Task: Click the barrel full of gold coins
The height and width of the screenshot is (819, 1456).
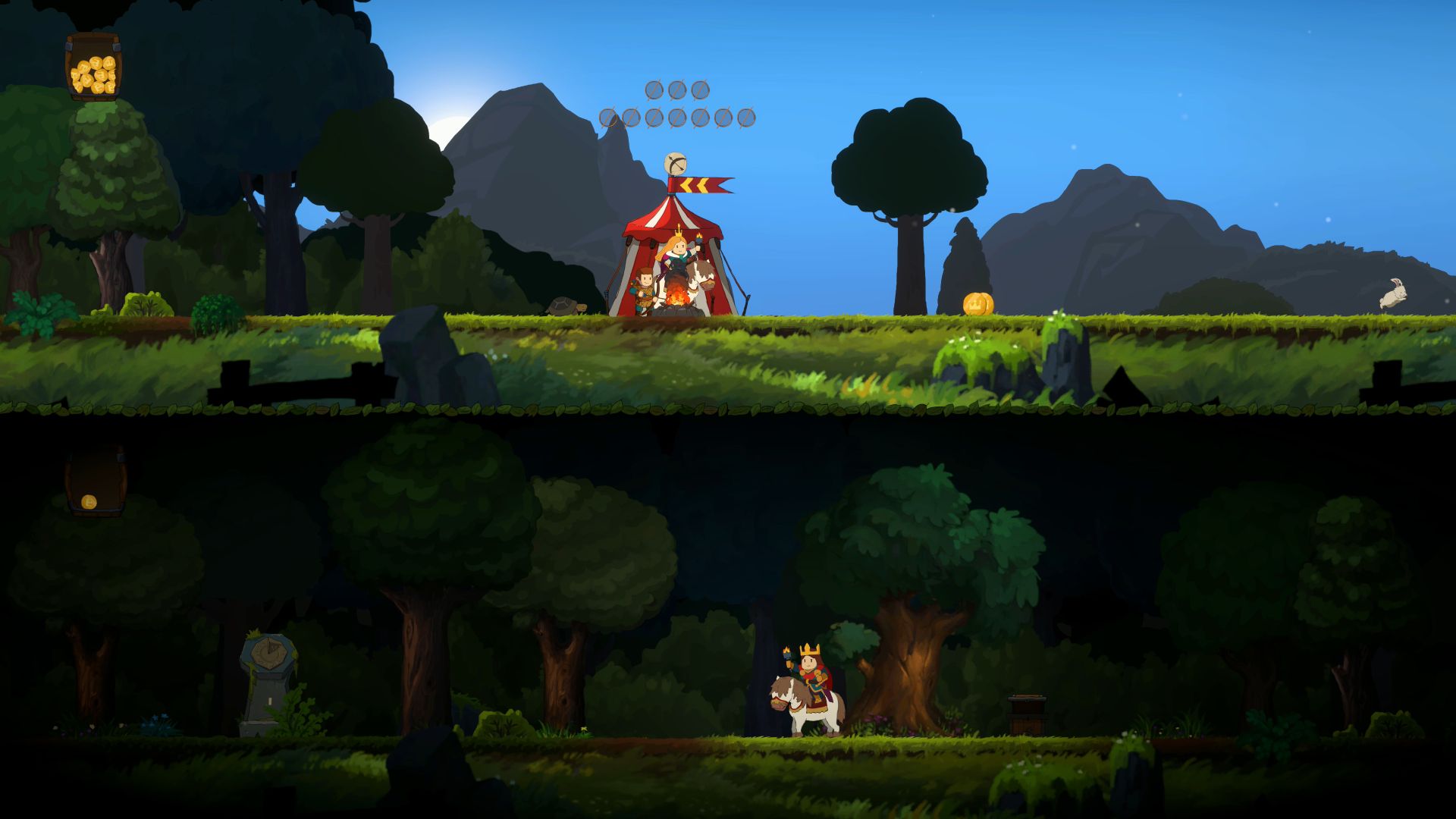Action: [x=91, y=68]
